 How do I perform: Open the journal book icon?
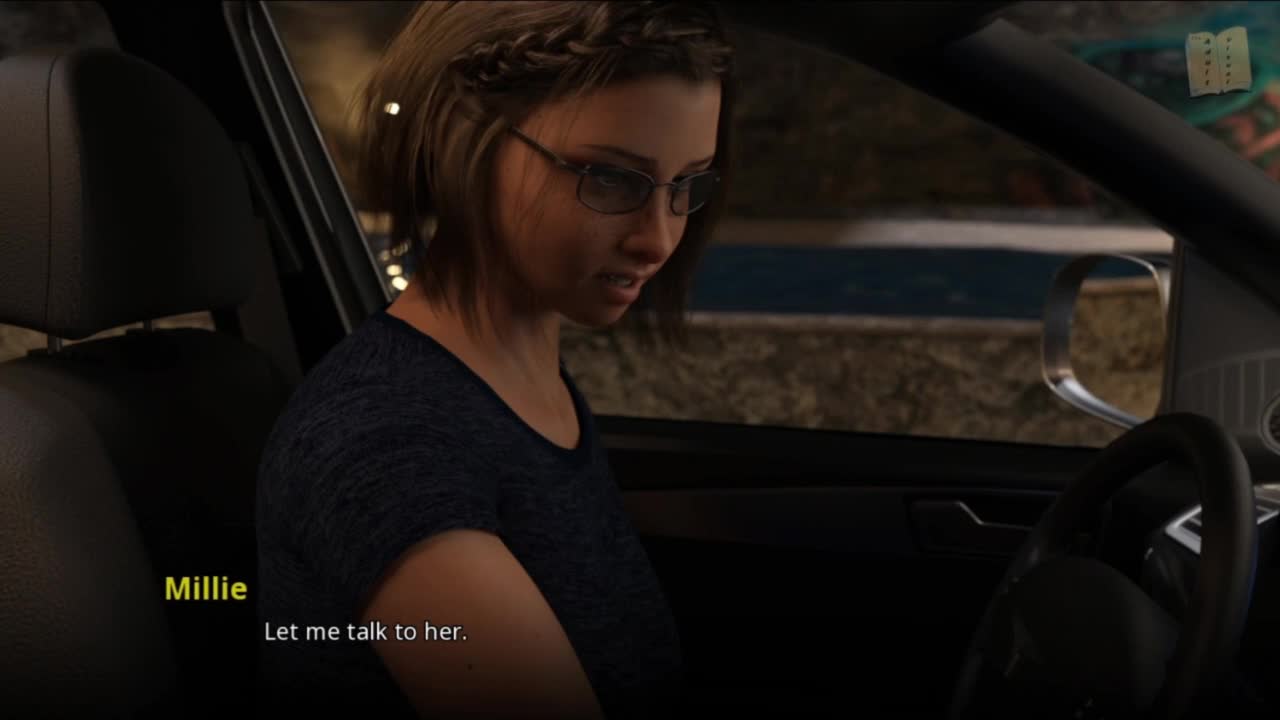click(1218, 61)
